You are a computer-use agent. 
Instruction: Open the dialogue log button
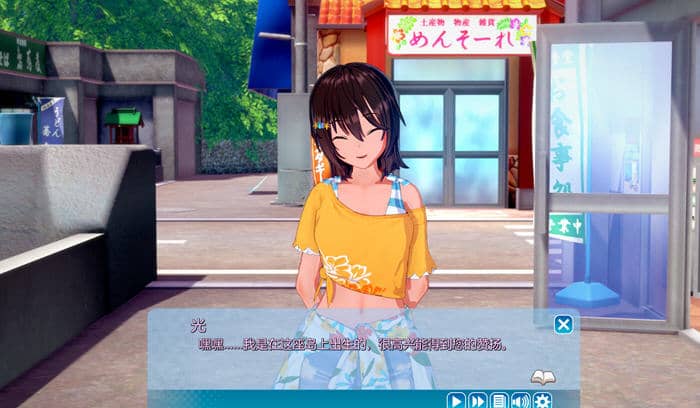(499, 400)
